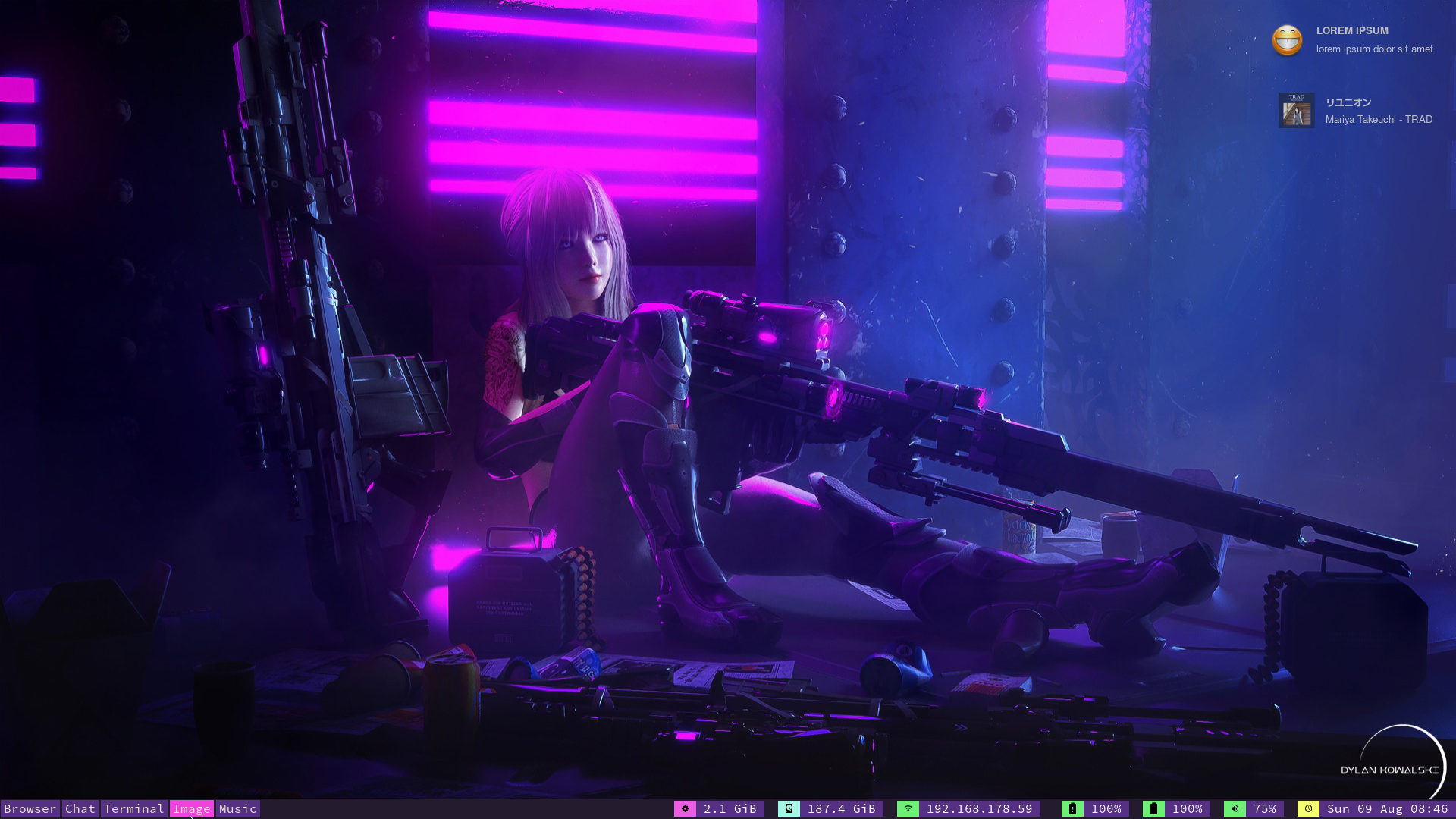Image resolution: width=1456 pixels, height=819 pixels.
Task: Open the Chat workspace tag
Action: (x=80, y=809)
